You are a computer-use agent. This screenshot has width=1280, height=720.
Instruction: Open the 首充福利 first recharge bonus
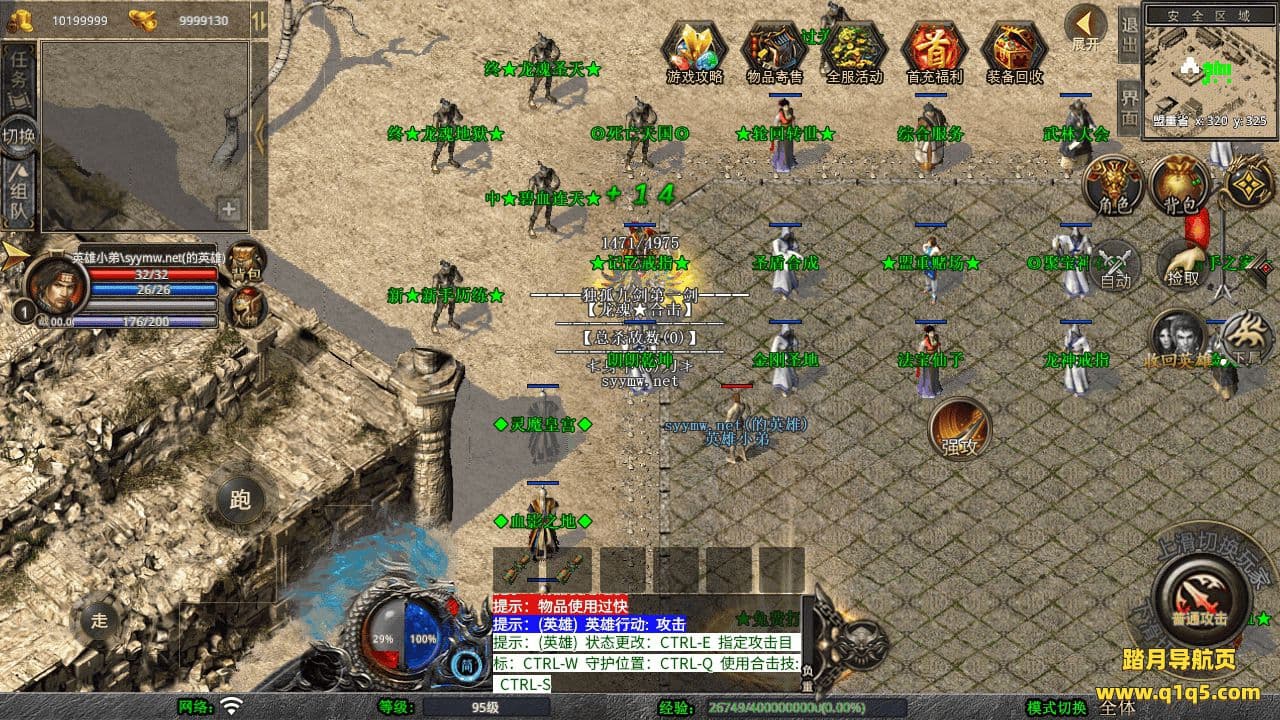[x=935, y=50]
